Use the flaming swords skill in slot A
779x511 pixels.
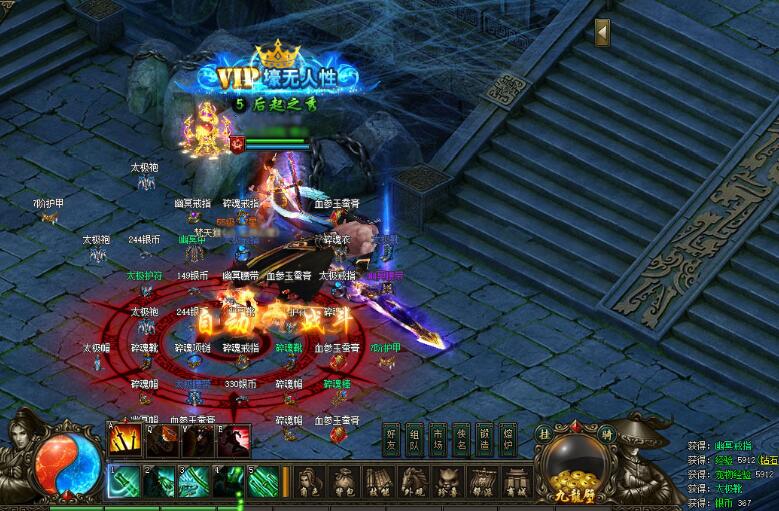(x=124, y=438)
